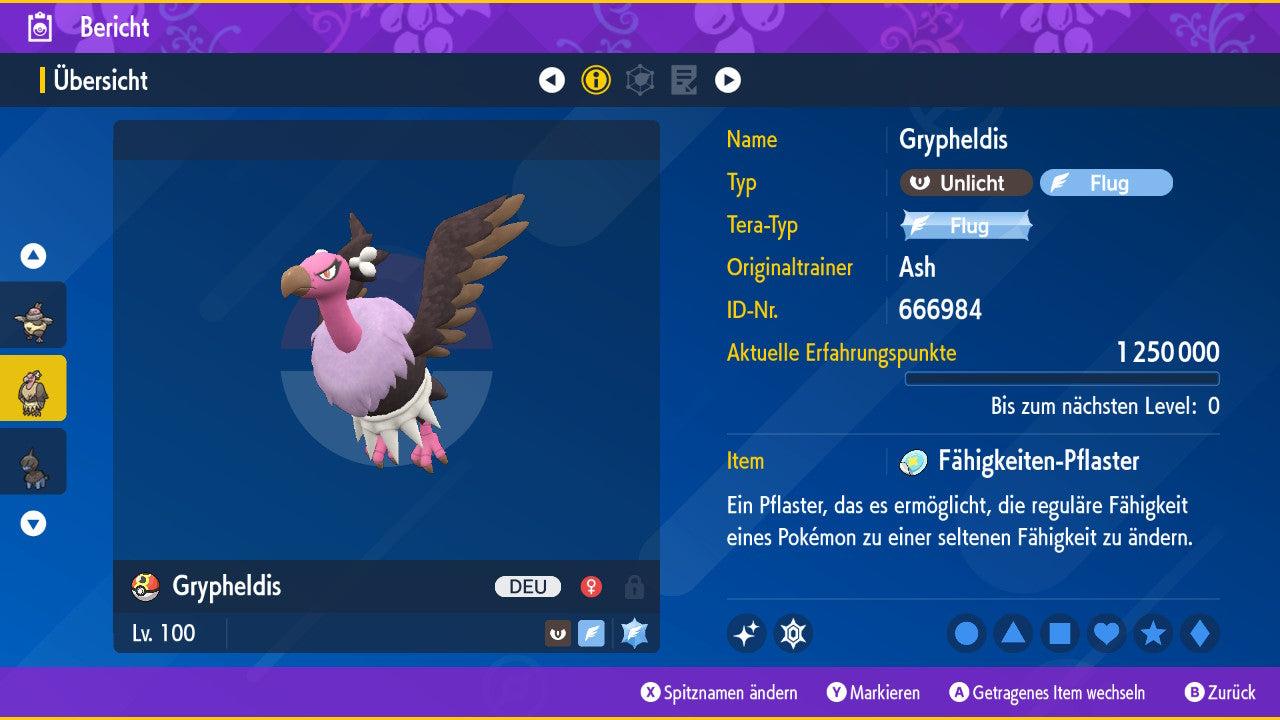Go to the next summary page arrow
Screen dimensions: 1280x720
click(x=728, y=80)
